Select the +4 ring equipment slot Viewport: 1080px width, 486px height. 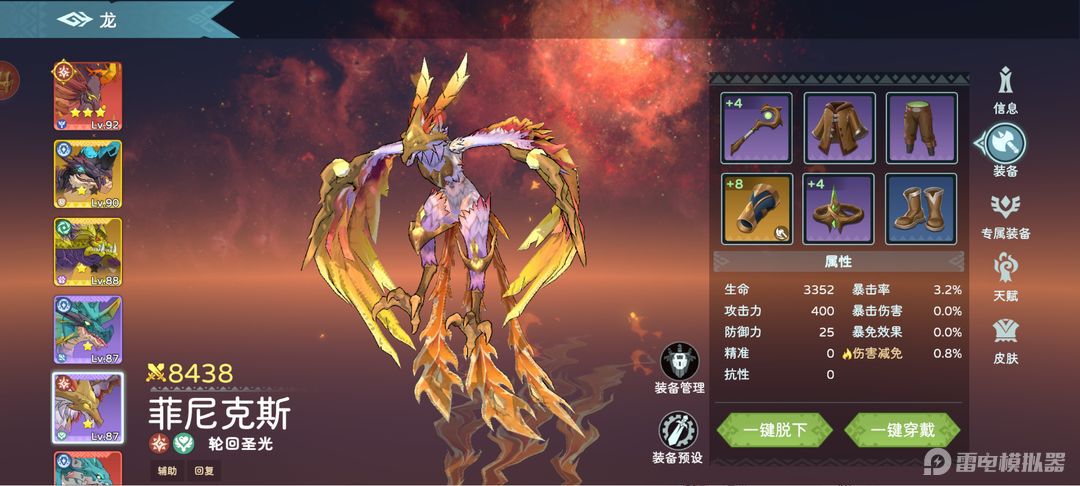pos(839,208)
